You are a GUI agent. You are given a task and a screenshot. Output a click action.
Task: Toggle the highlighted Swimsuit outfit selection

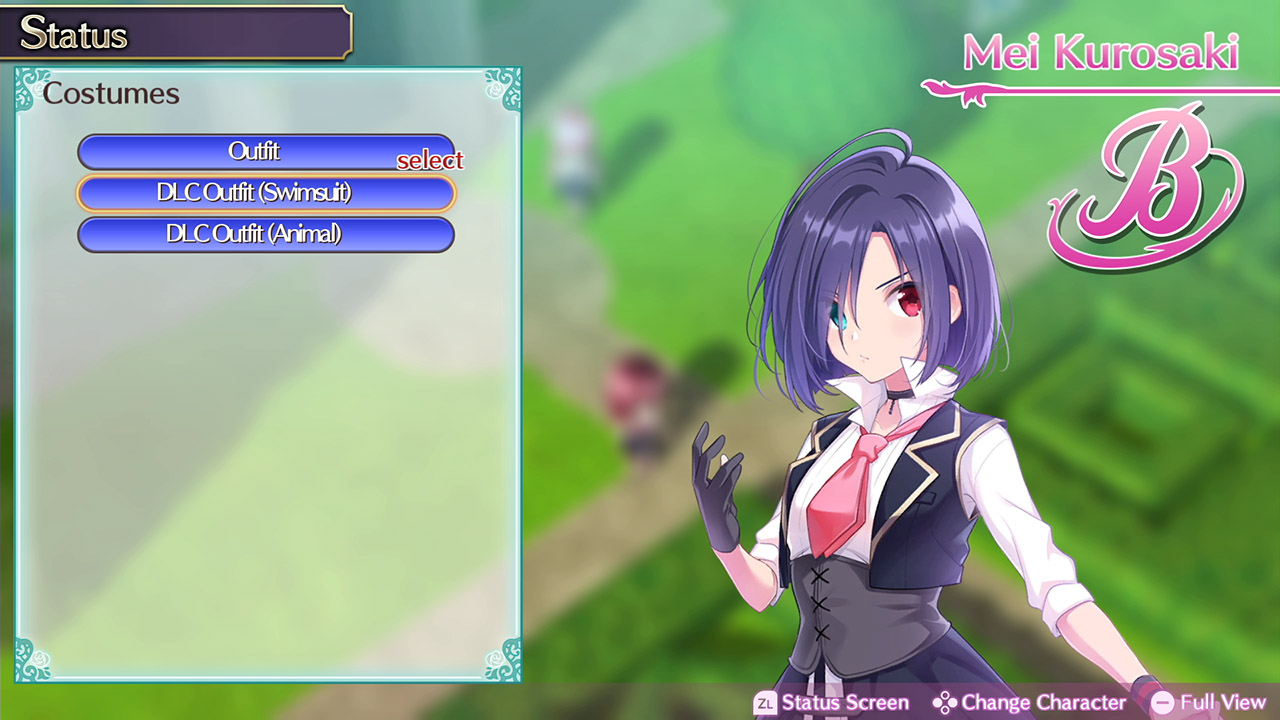[266, 193]
